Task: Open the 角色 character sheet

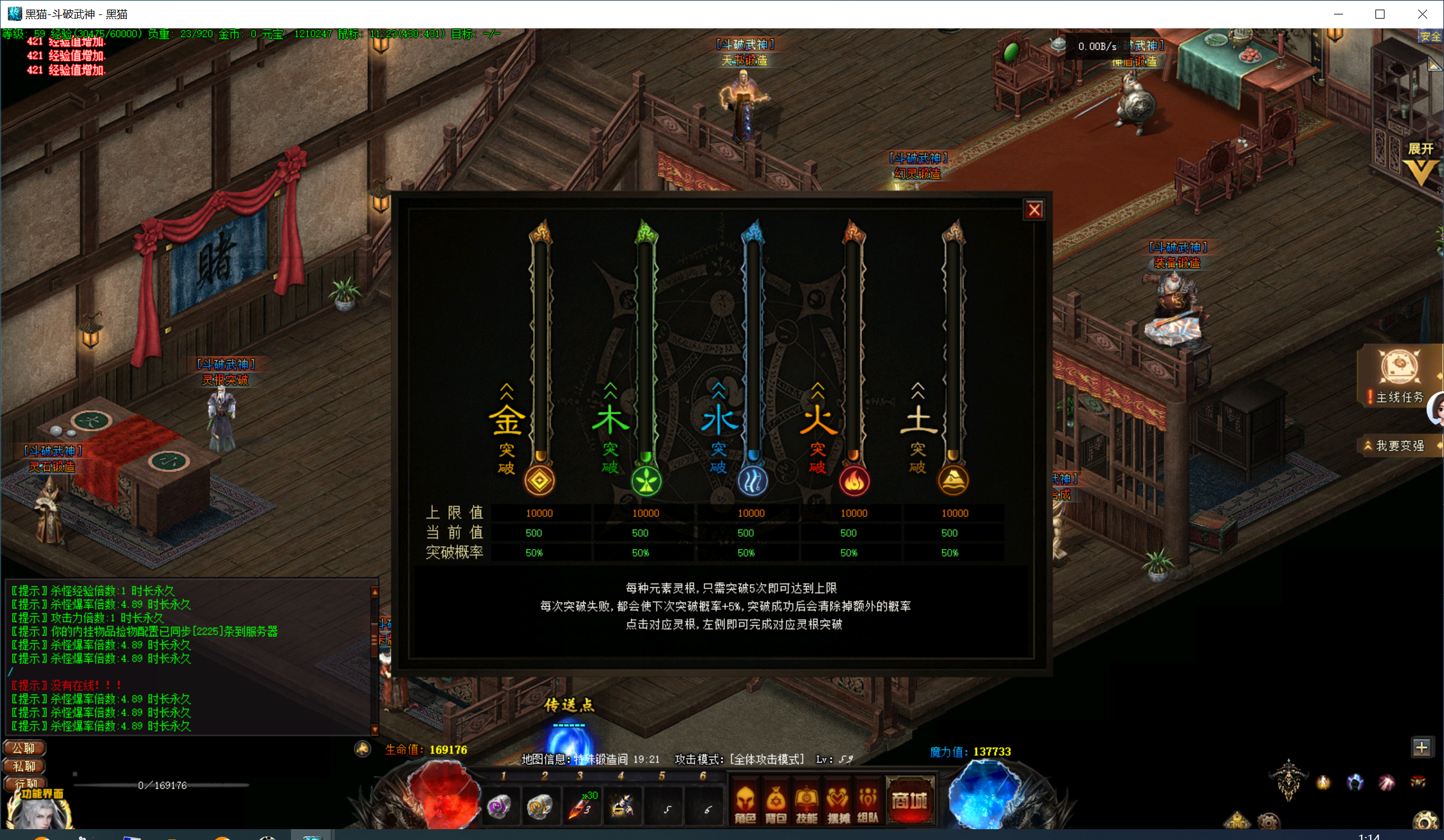Action: [x=745, y=803]
